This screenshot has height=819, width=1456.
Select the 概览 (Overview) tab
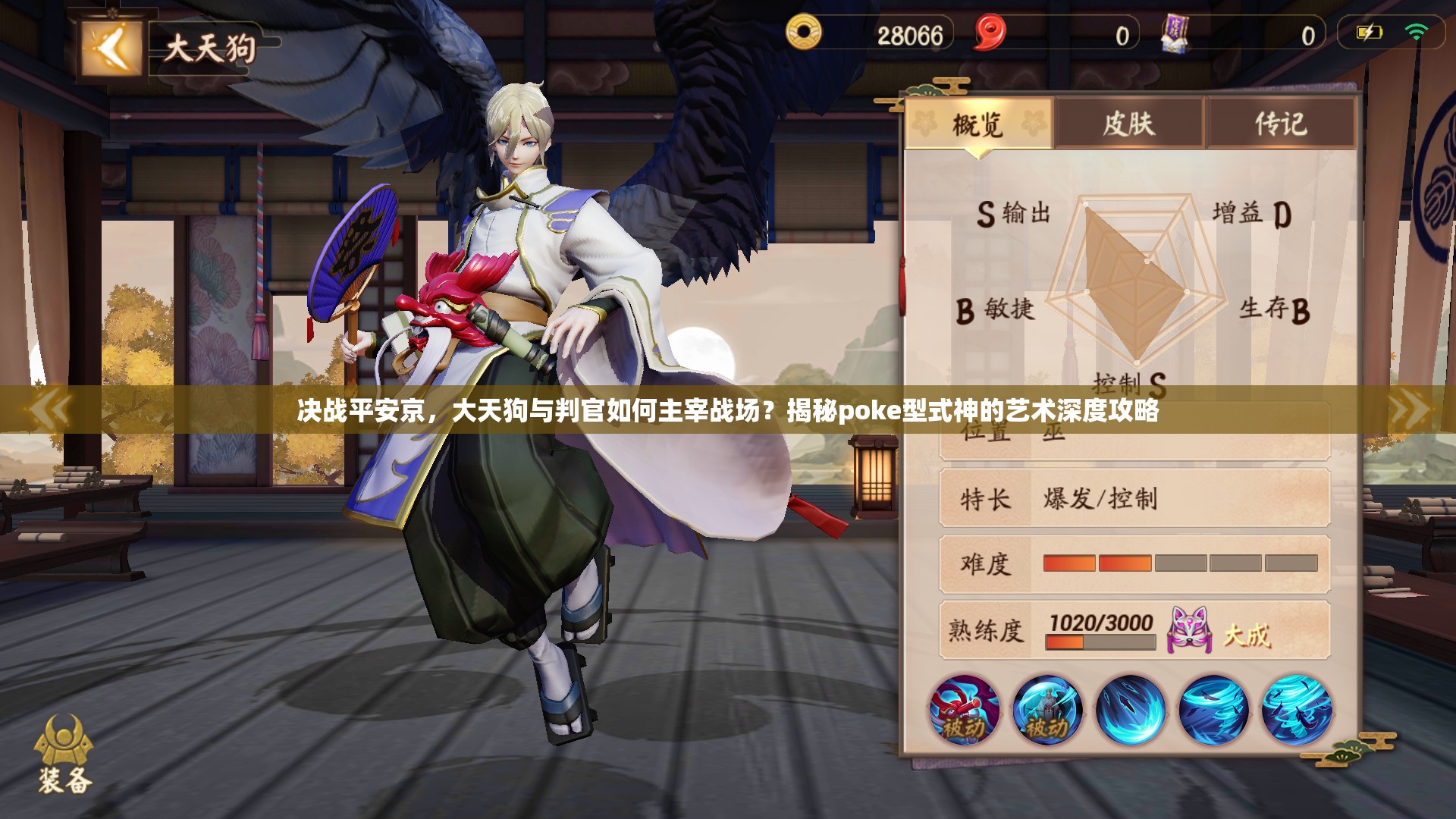point(978,123)
